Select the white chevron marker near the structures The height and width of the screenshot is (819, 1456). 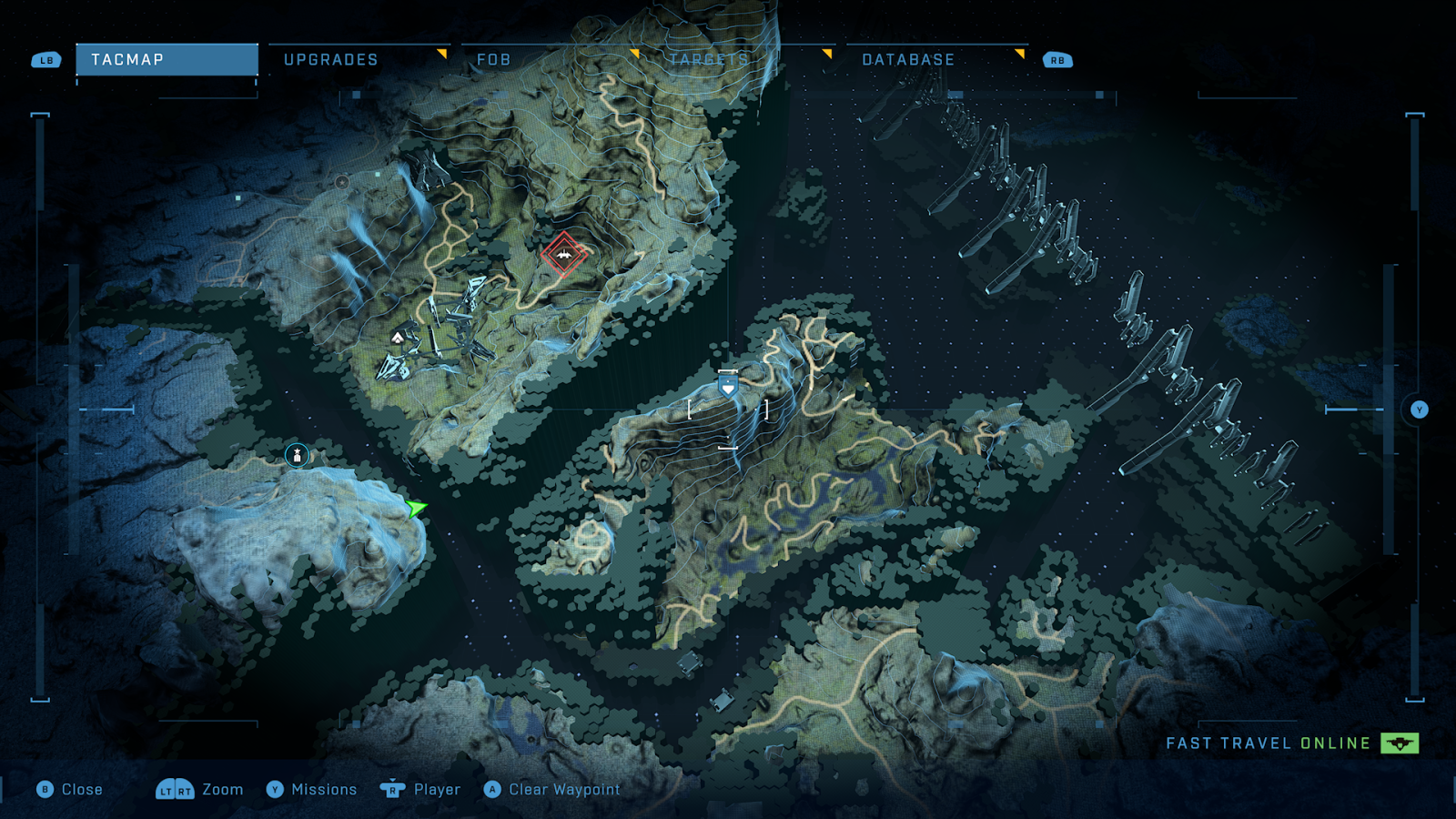coord(398,339)
